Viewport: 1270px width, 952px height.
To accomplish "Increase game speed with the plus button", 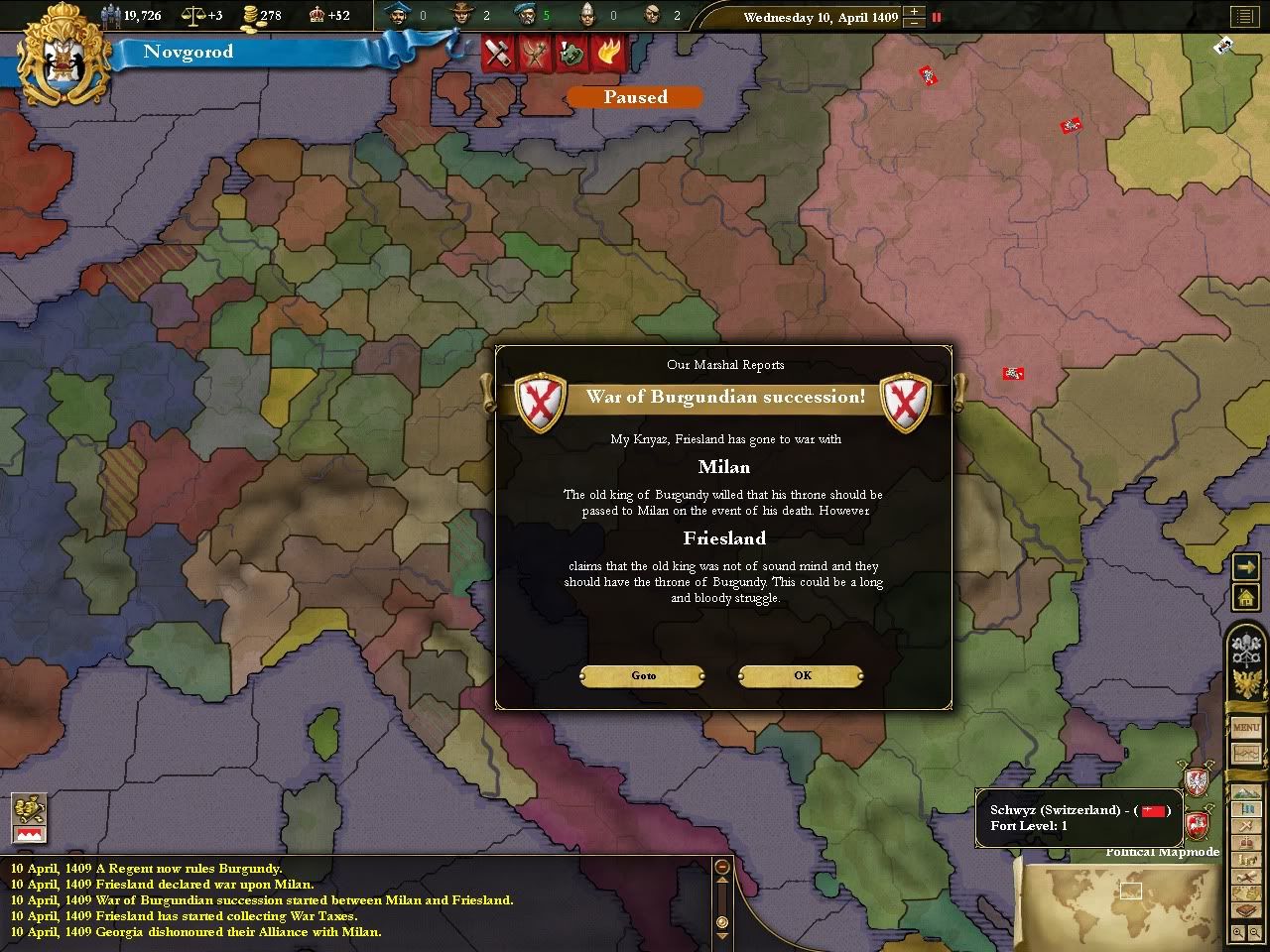I will coord(914,12).
